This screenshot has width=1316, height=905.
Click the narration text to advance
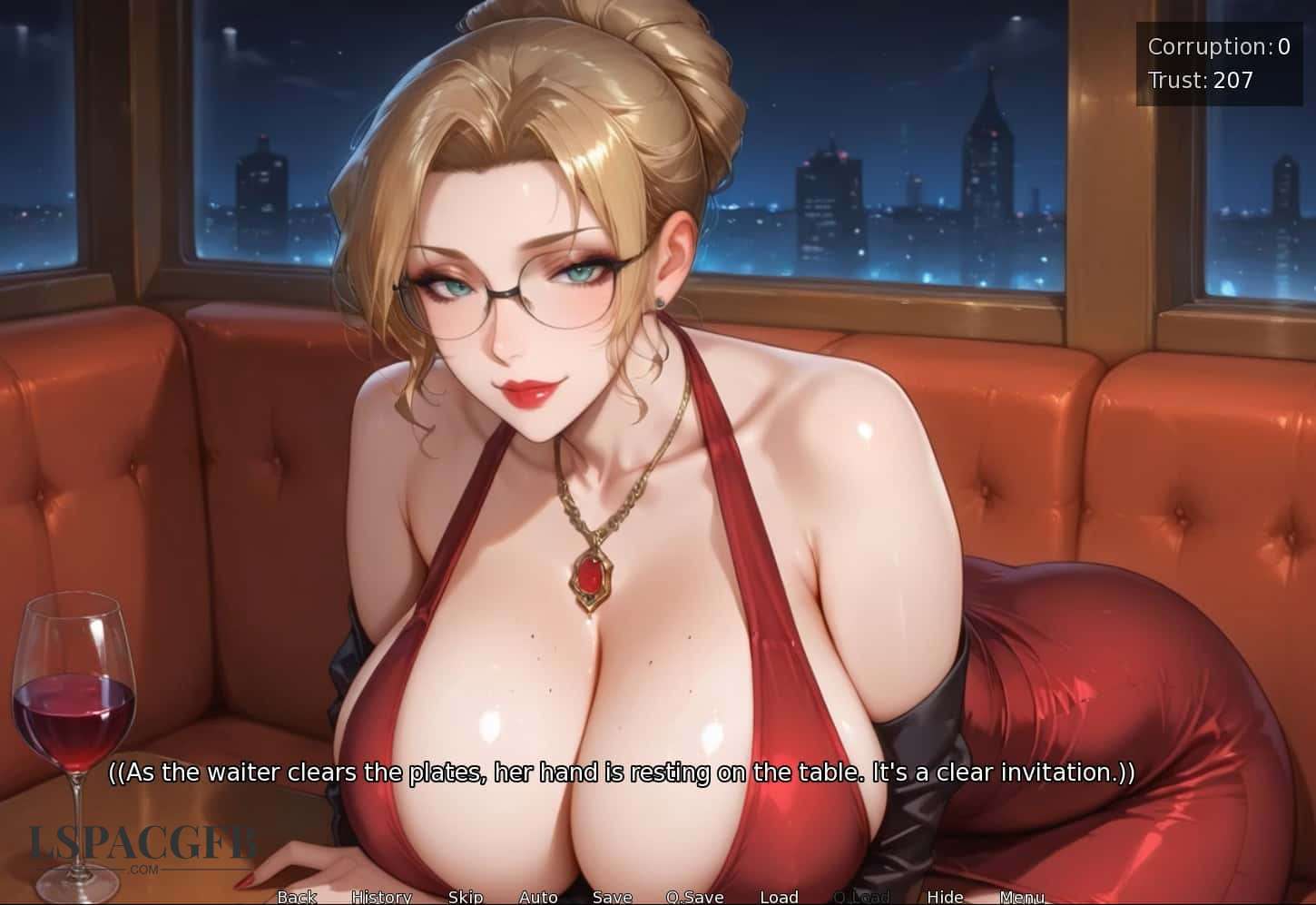pos(619,773)
